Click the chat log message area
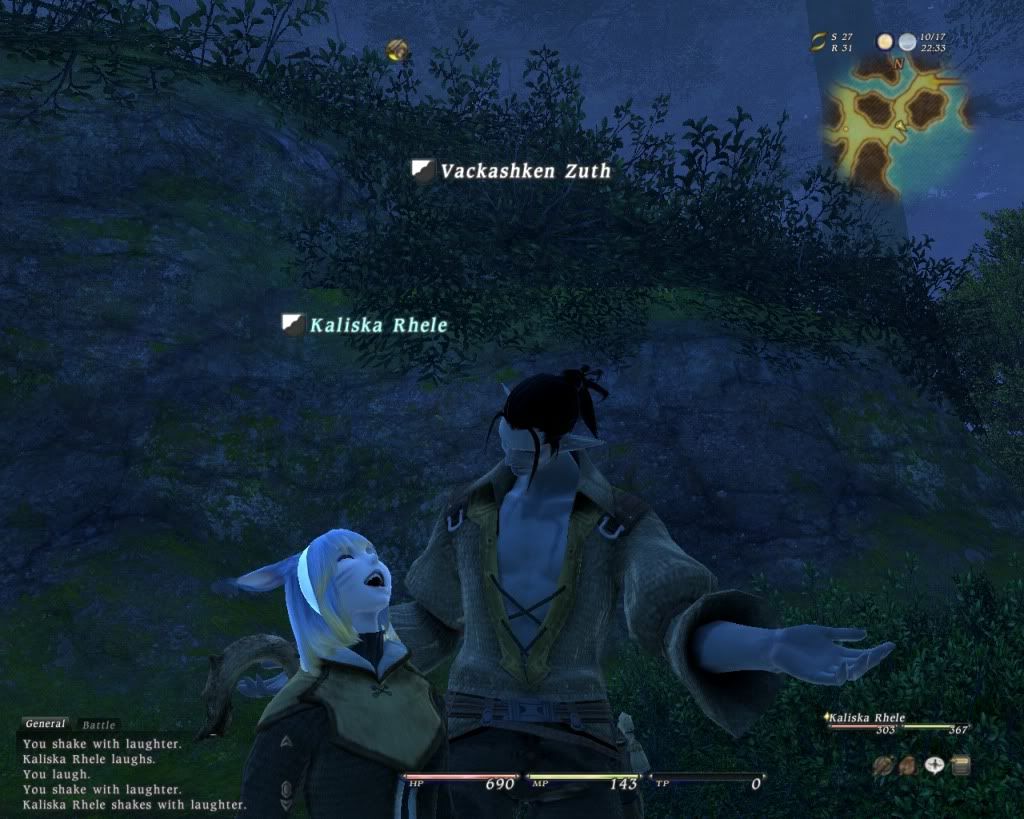This screenshot has width=1024, height=819. coord(130,774)
